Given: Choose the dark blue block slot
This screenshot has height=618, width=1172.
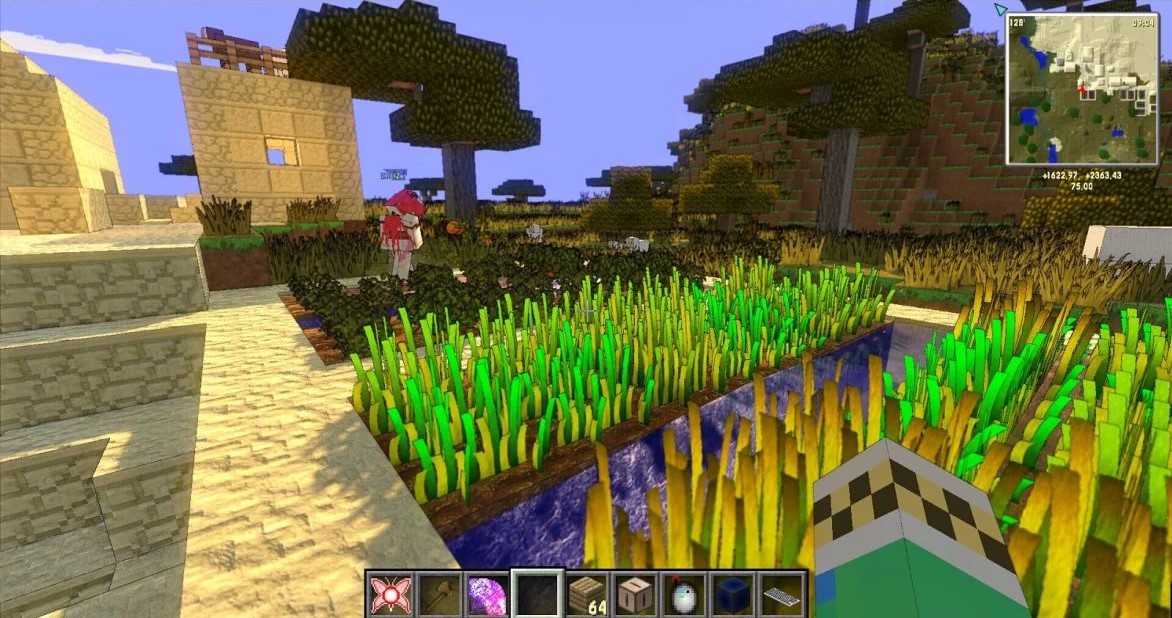Looking at the screenshot, I should 734,595.
